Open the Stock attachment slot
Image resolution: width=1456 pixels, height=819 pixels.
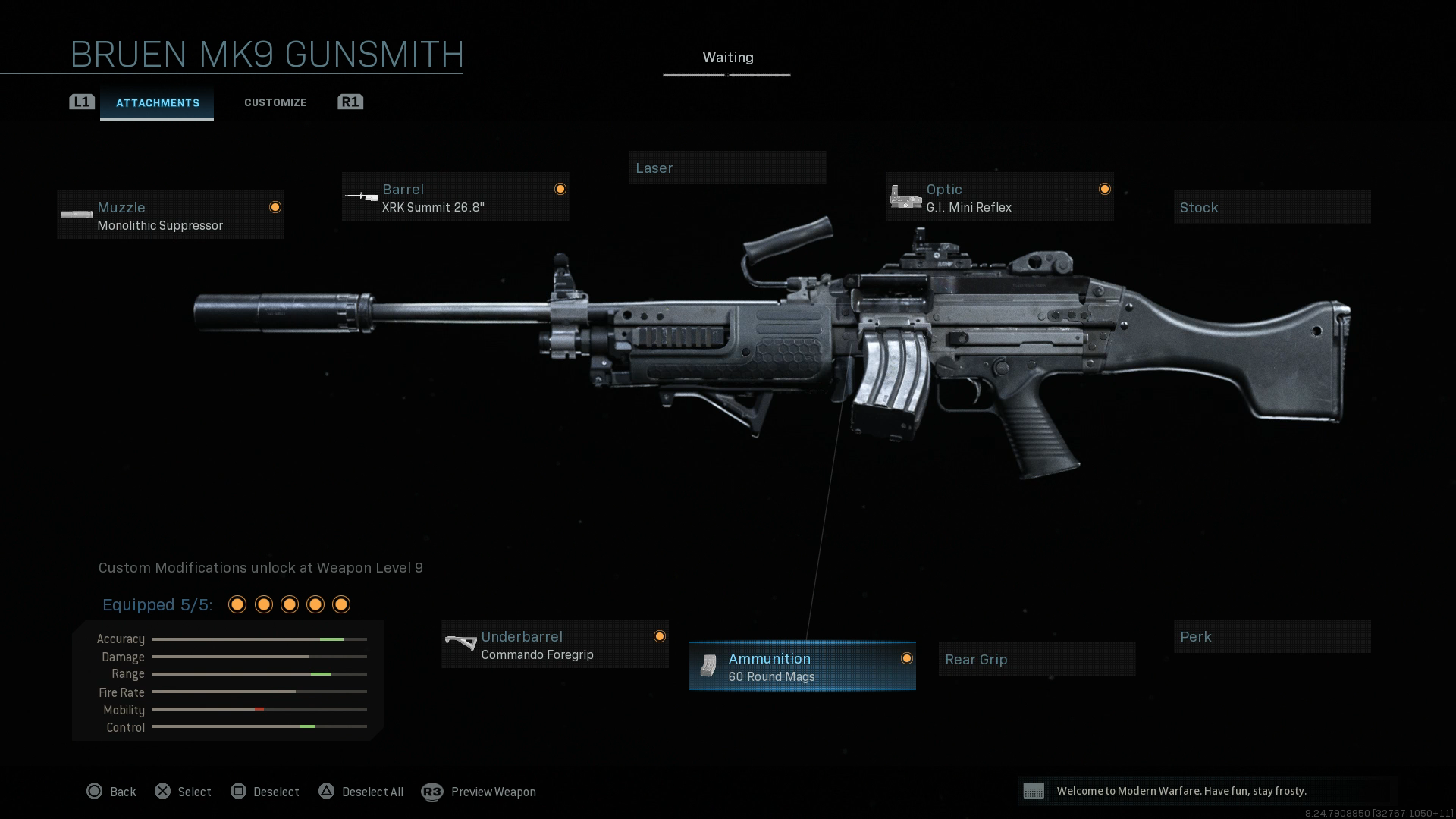1272,207
